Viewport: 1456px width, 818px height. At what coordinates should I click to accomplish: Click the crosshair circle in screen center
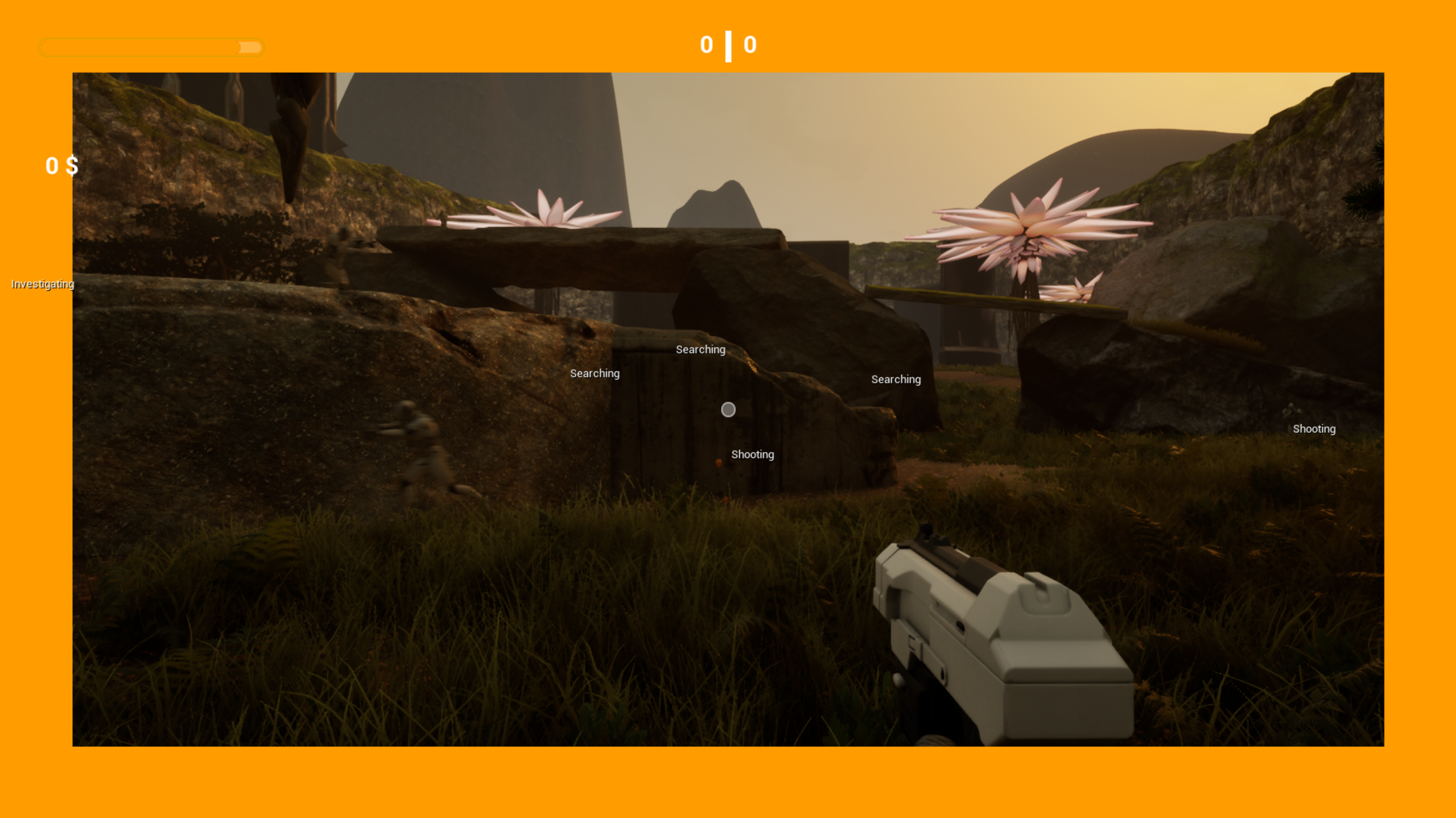(x=728, y=410)
